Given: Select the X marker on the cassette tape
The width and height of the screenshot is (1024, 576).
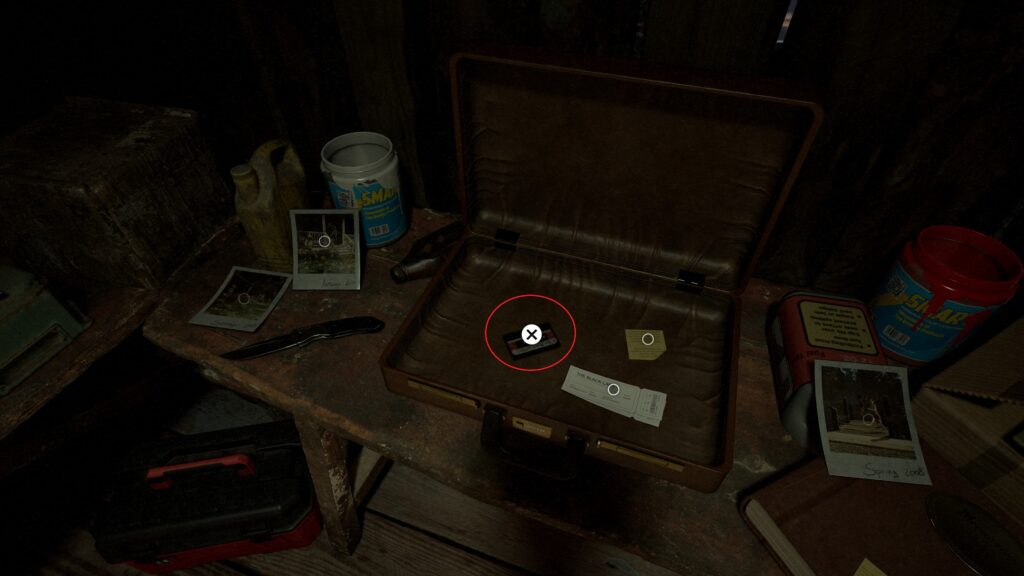Looking at the screenshot, I should (531, 334).
